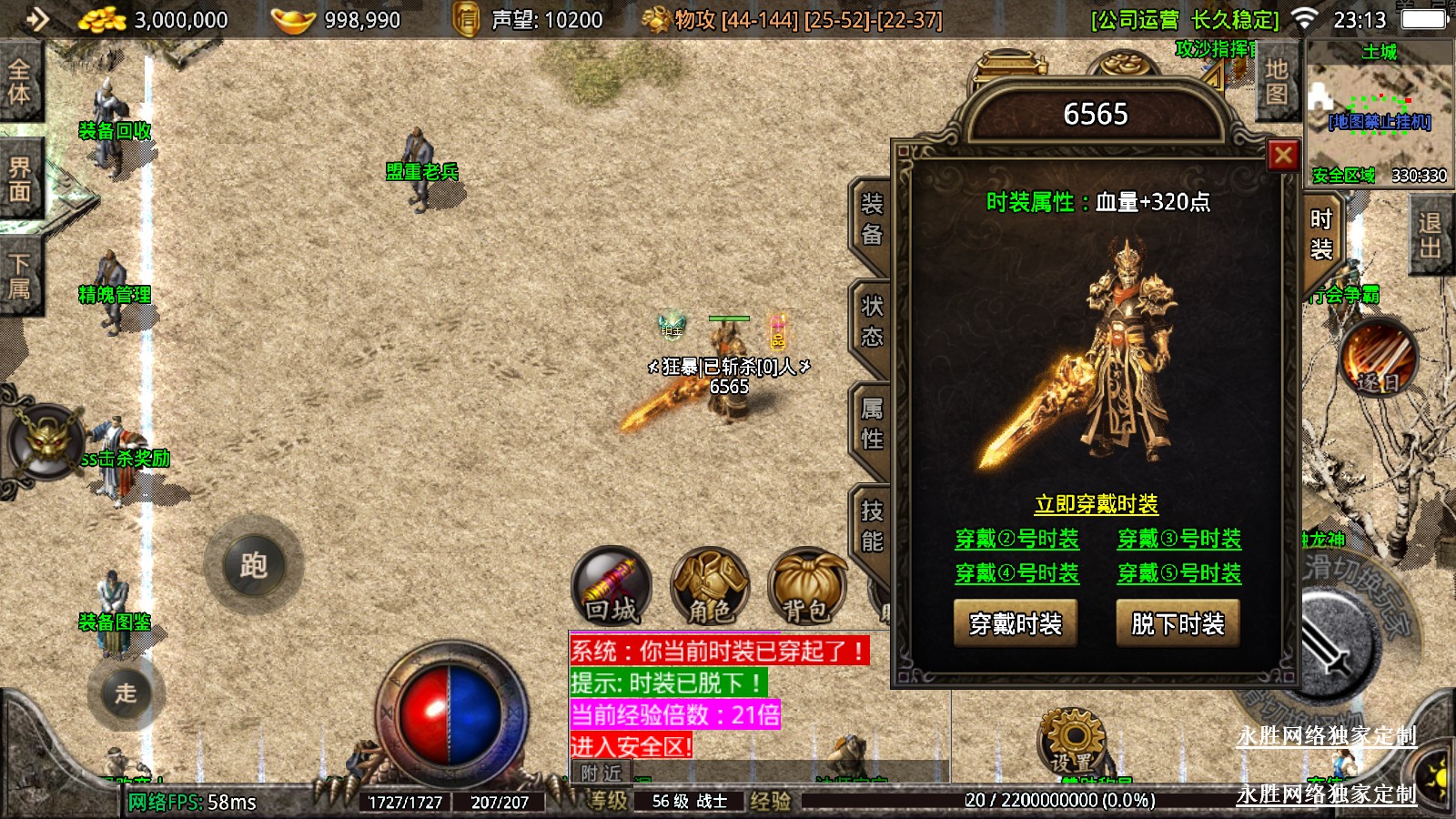Screen dimensions: 1456x819
Task: Select the 穿戴⑤号时装 link
Action: (x=1179, y=573)
